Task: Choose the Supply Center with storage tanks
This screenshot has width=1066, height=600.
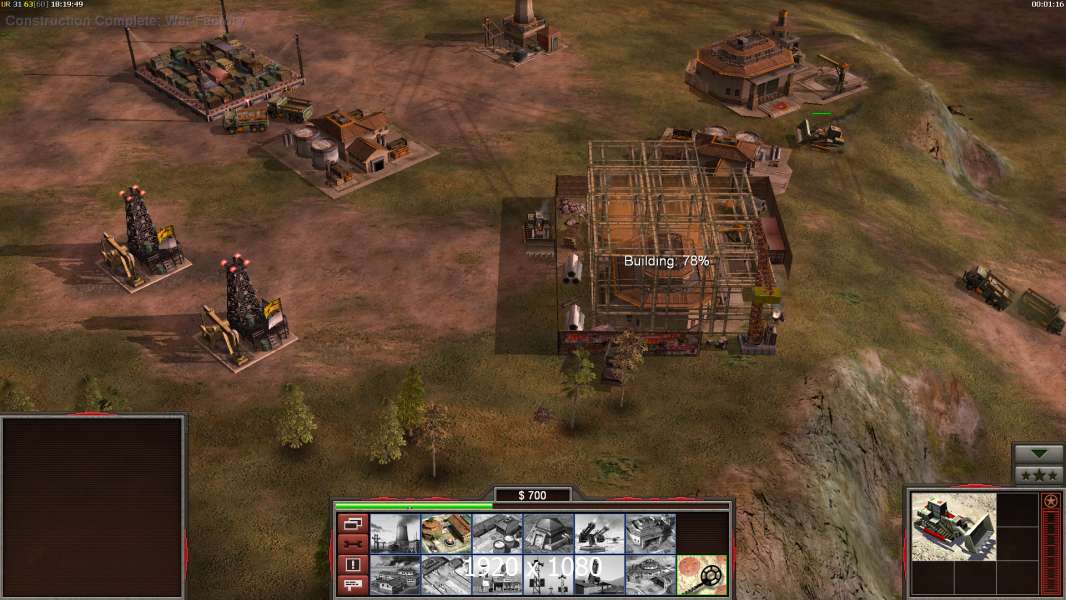Action: [x=497, y=534]
